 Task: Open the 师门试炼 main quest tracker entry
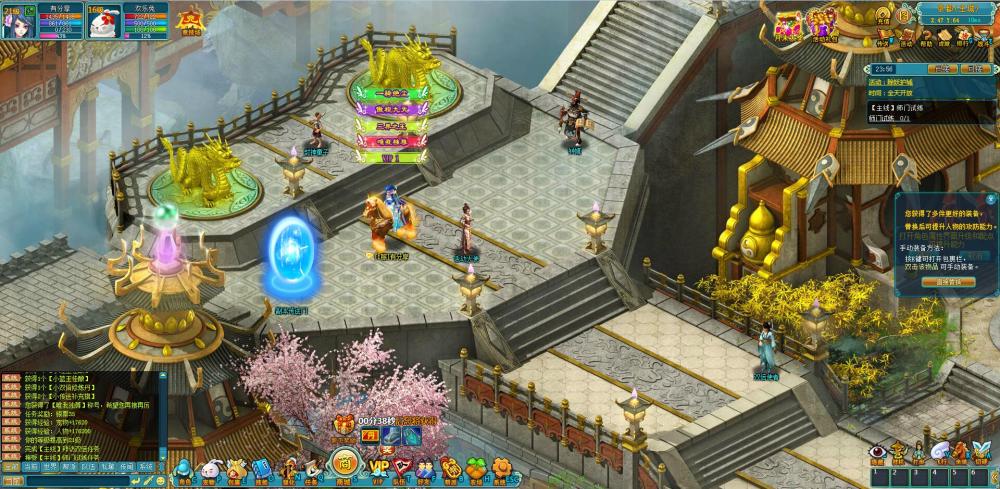click(x=888, y=117)
